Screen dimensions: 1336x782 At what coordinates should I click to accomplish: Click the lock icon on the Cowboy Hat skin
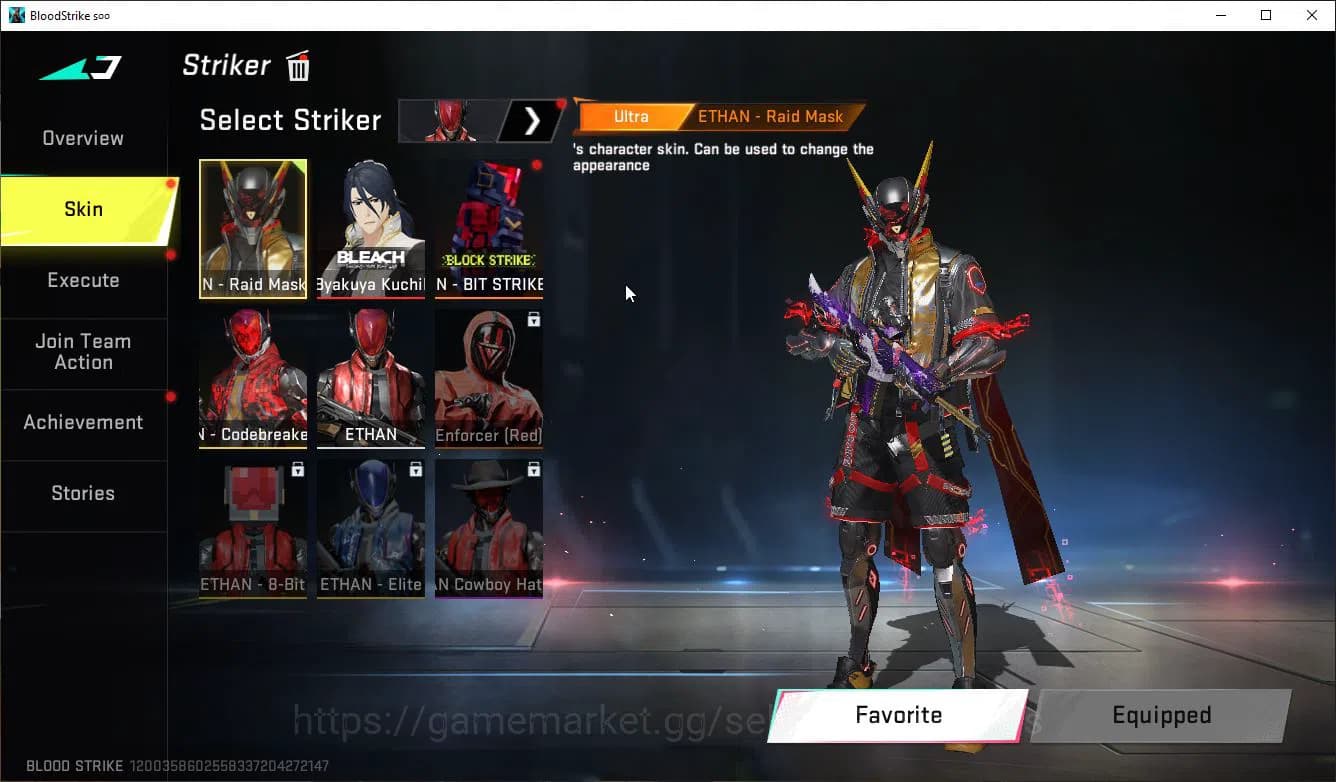click(x=534, y=469)
